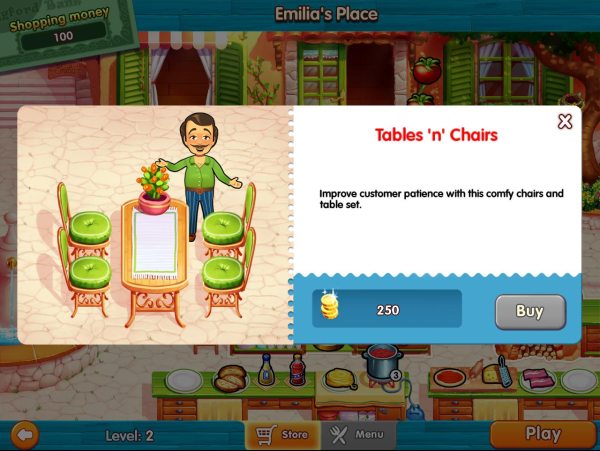
Task: Switch to the Store tab
Action: coord(282,435)
